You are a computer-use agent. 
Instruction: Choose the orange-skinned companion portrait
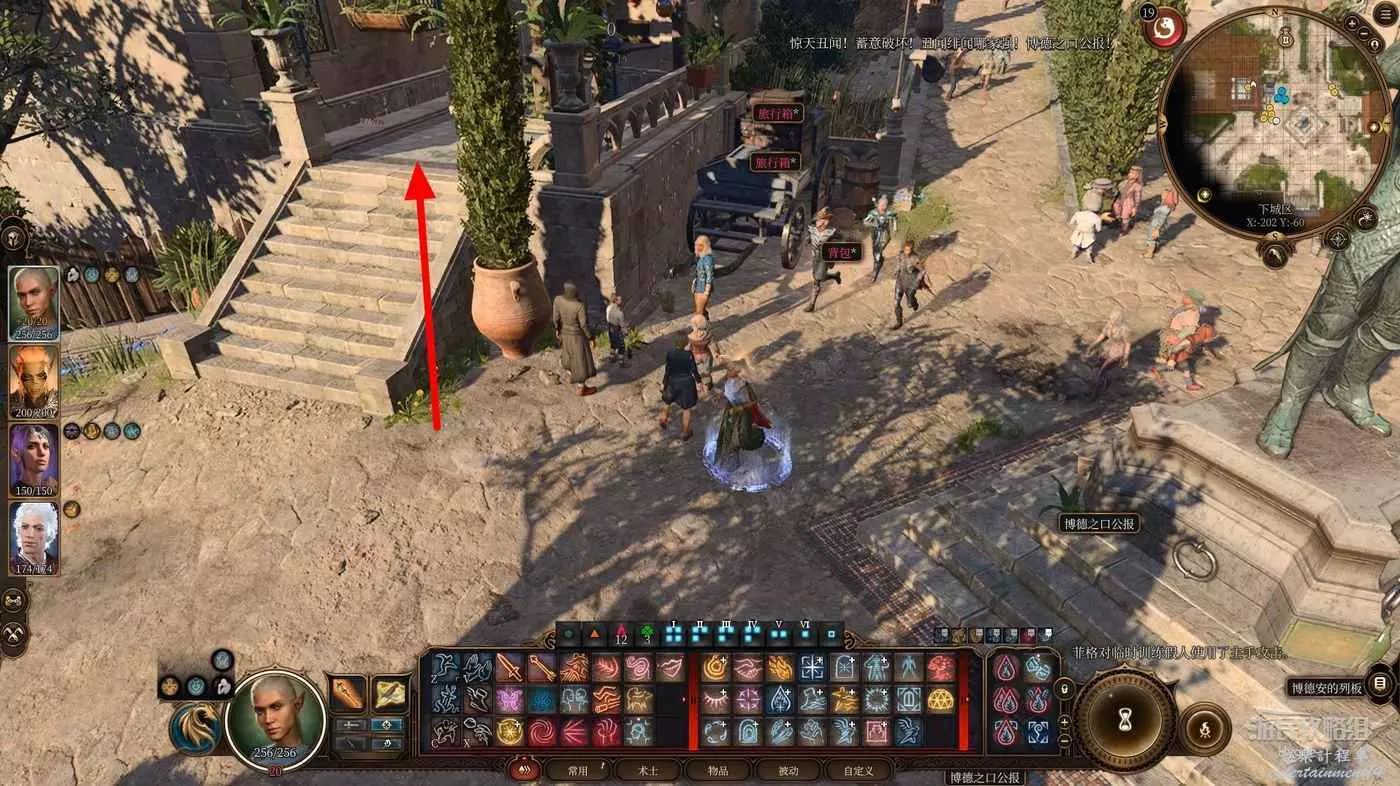(x=34, y=382)
